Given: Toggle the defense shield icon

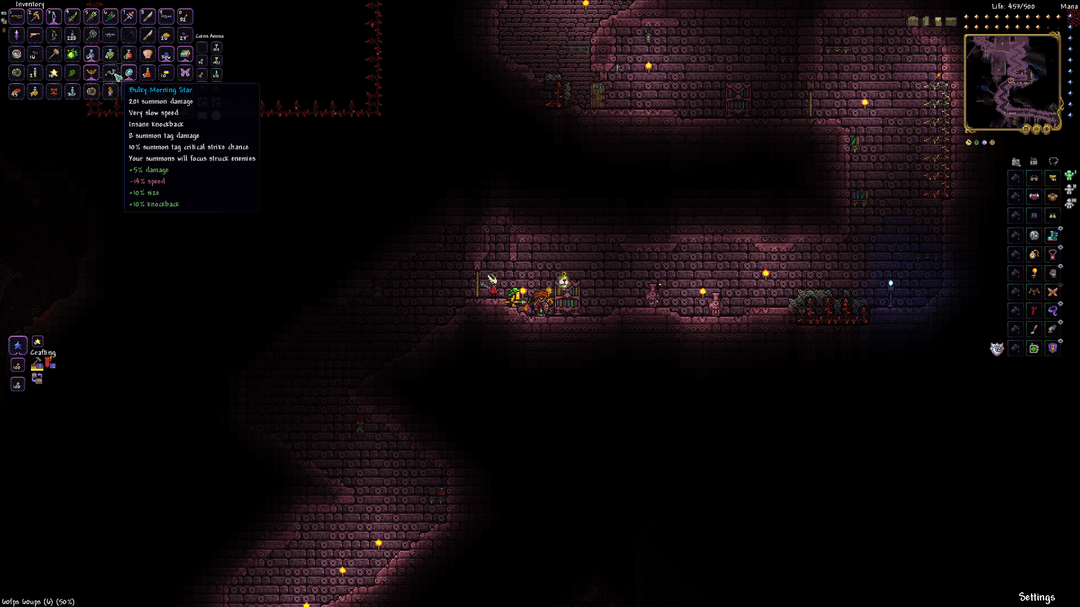Looking at the screenshot, I should (997, 349).
